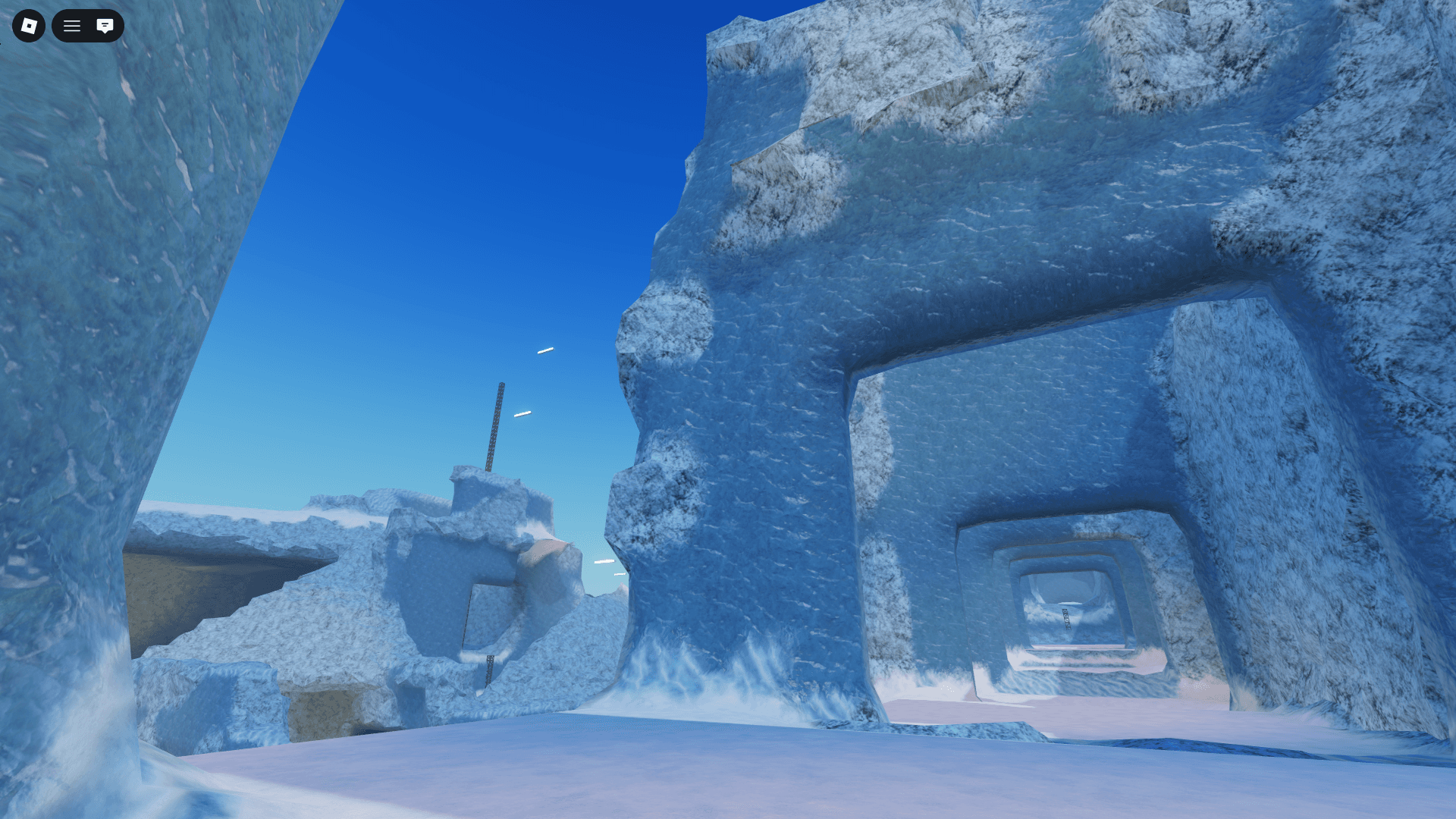Open the escape menu via the hamburger lines
1456x819 pixels.
[x=71, y=25]
